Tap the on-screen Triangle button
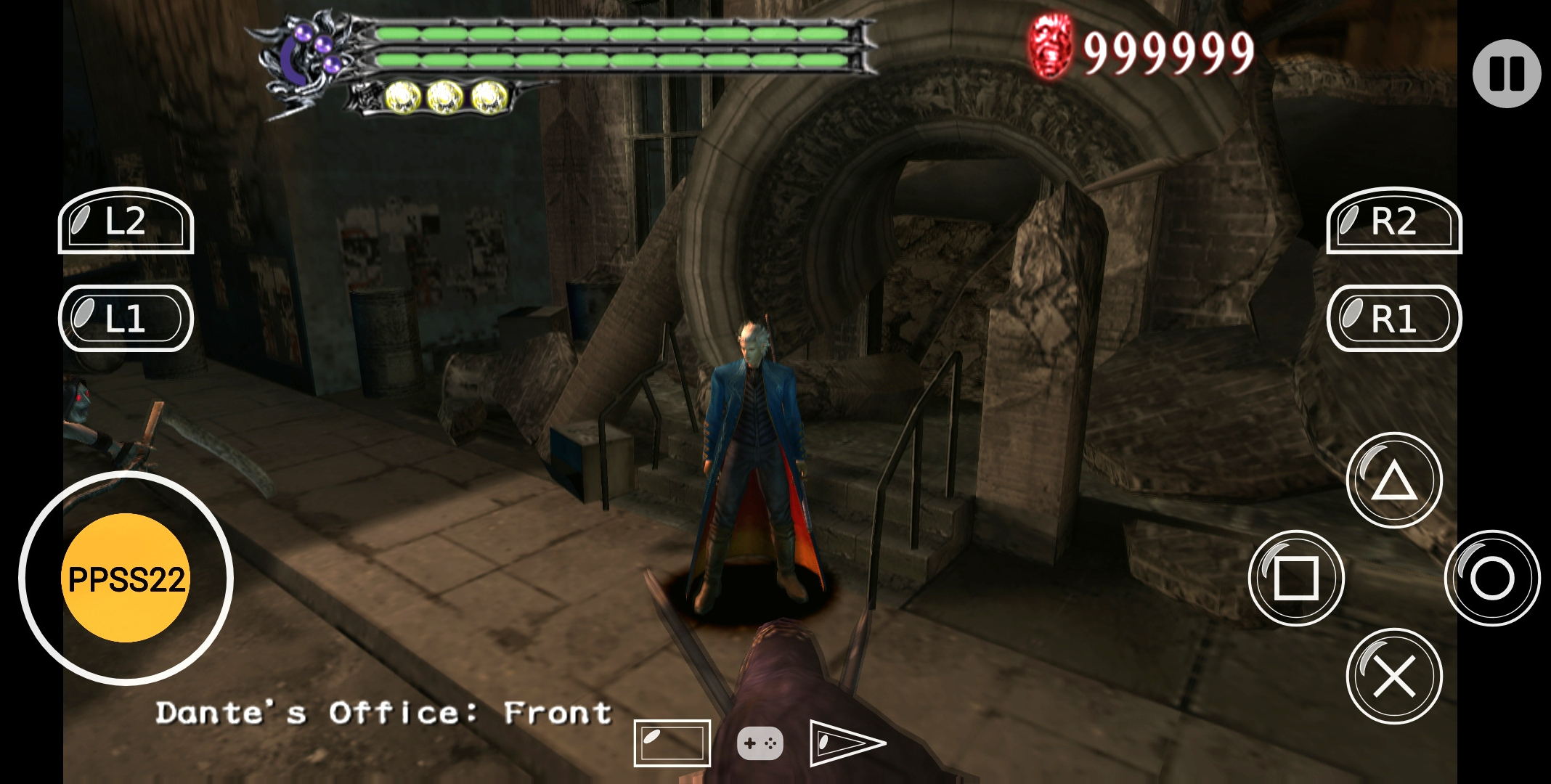The image size is (1551, 784). coord(1394,481)
